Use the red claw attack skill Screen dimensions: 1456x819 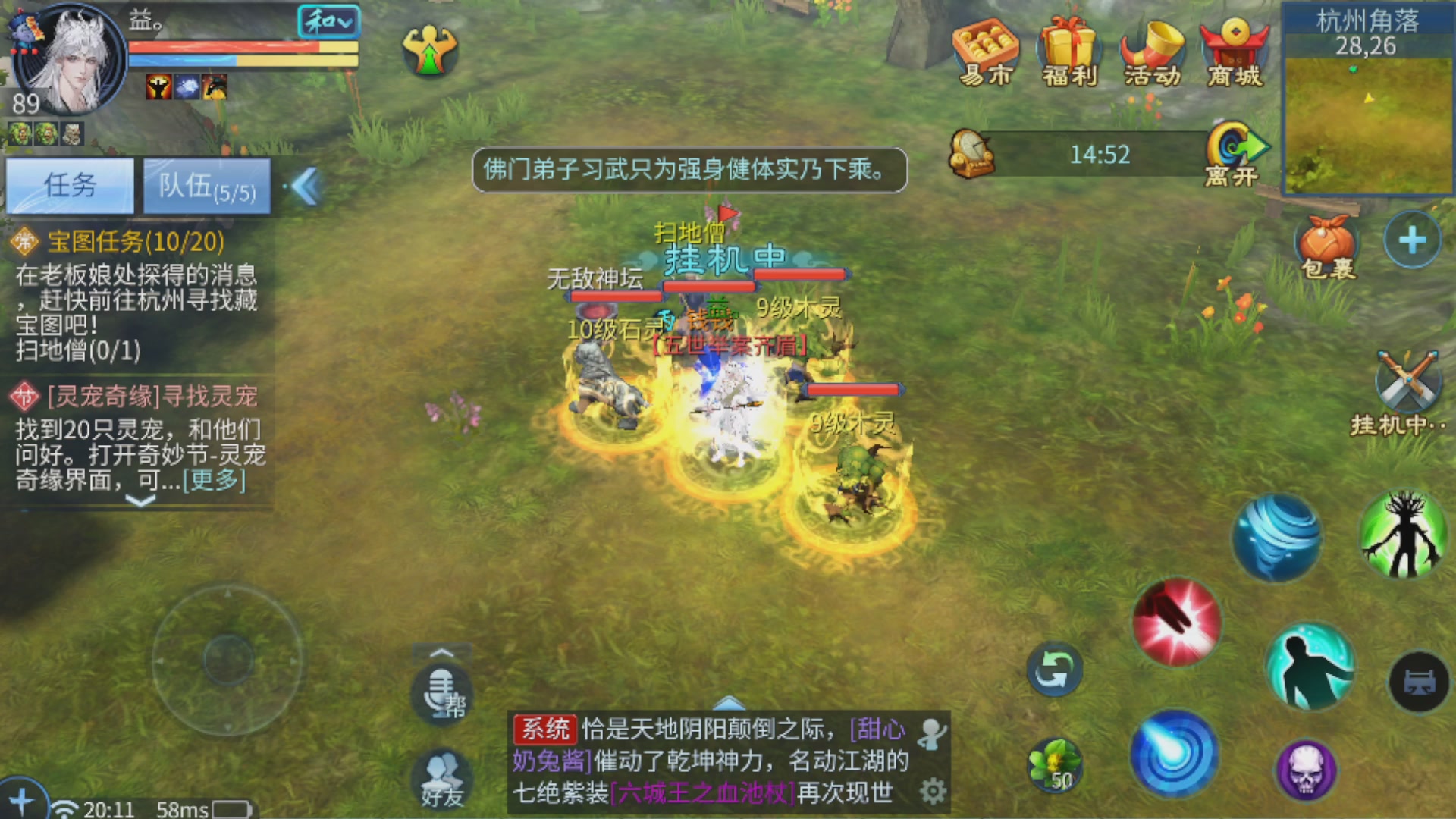pyautogui.click(x=1175, y=622)
